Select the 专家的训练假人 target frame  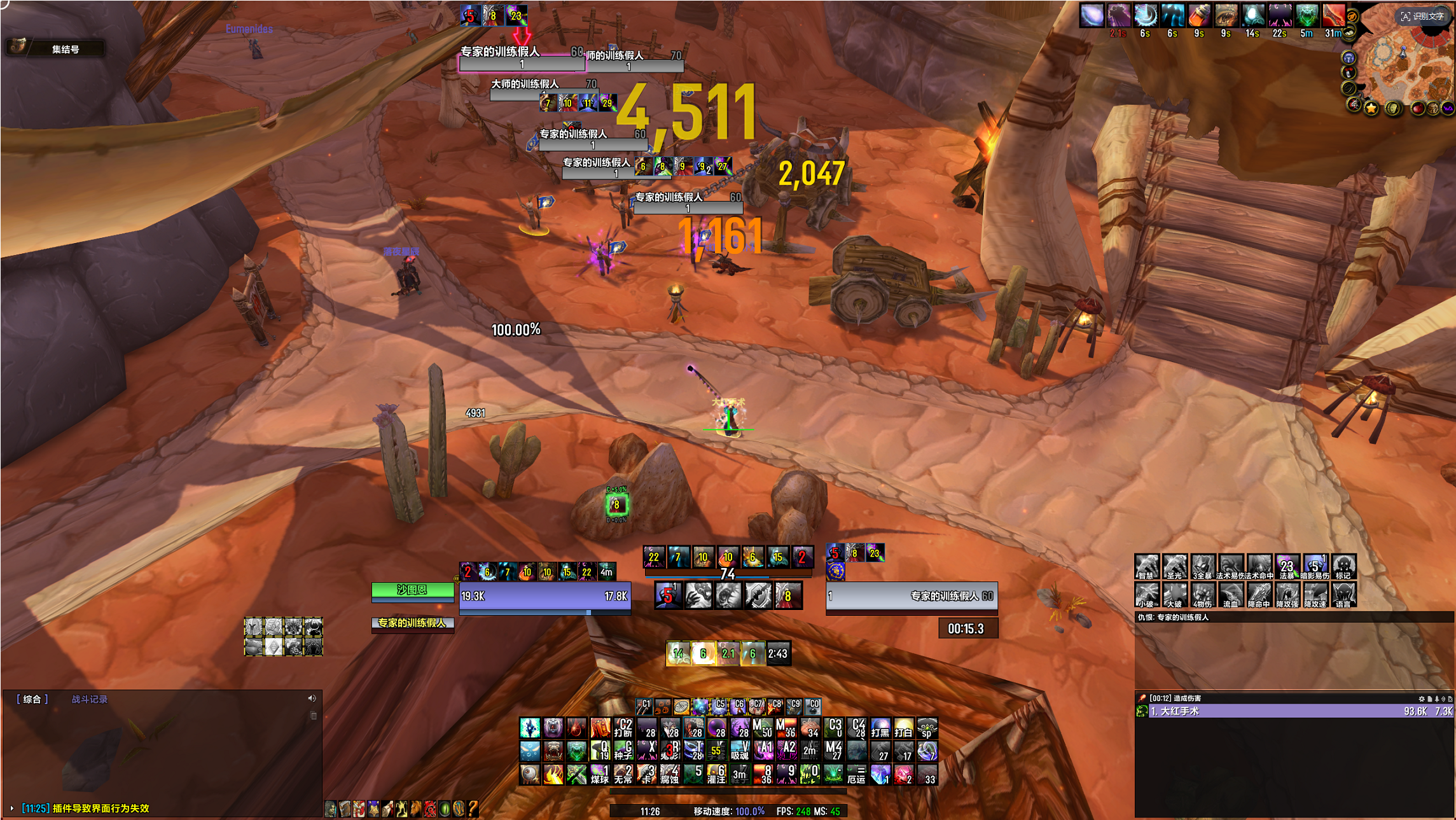911,596
